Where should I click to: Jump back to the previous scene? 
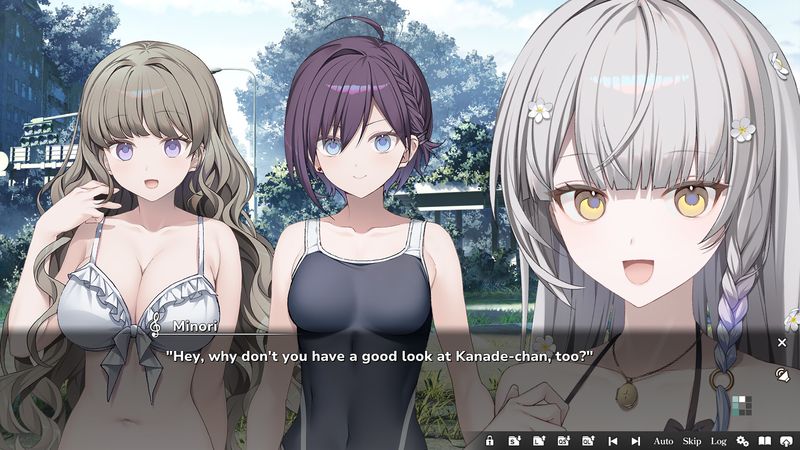(x=612, y=441)
